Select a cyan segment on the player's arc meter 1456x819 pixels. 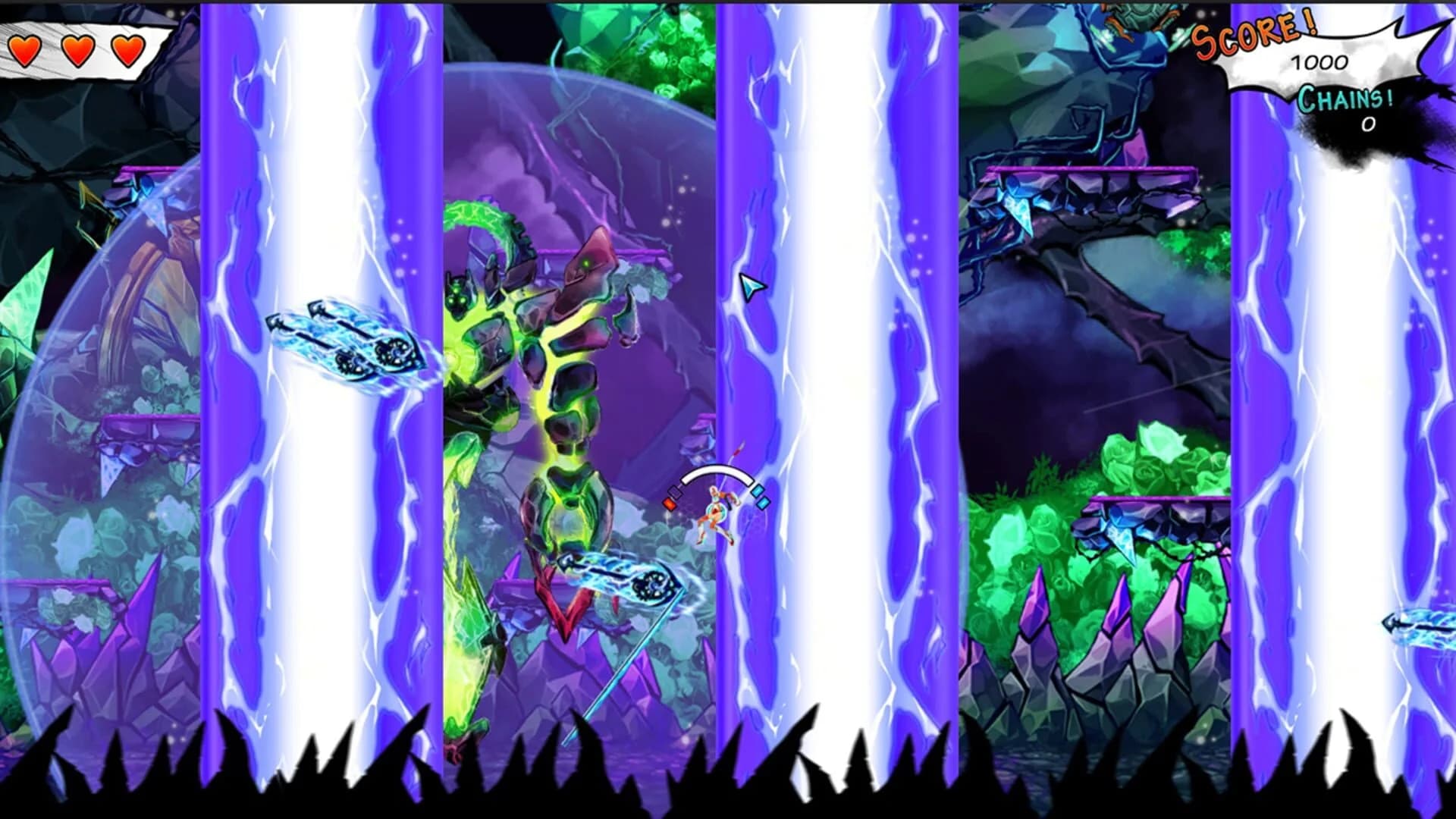pyautogui.click(x=758, y=491)
